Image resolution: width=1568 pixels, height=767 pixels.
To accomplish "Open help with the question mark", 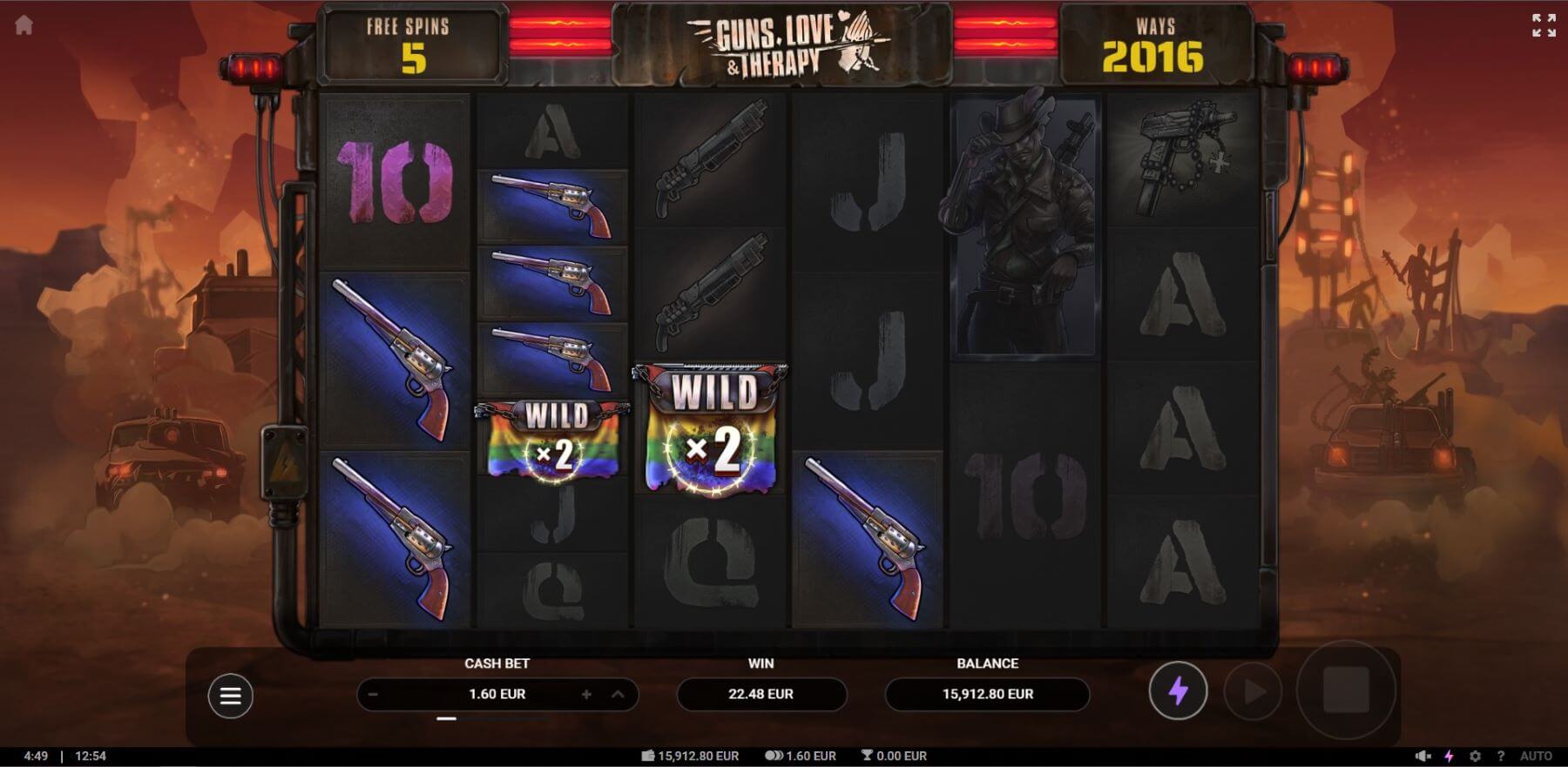I will (1500, 757).
